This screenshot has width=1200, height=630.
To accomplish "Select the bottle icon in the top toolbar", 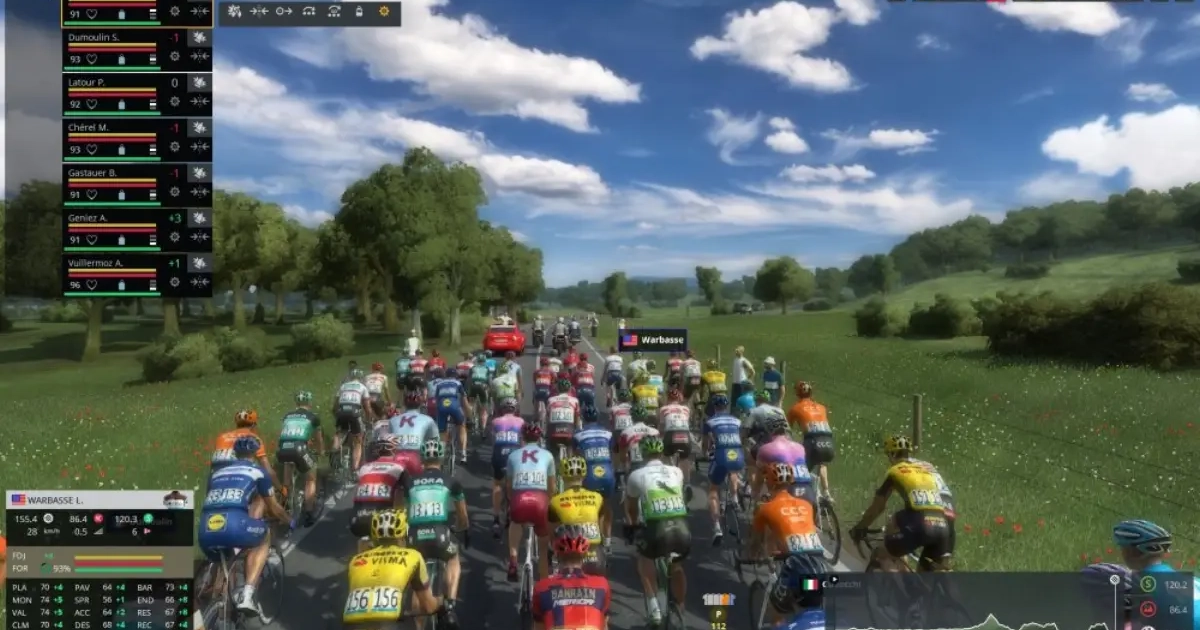I will click(x=360, y=12).
